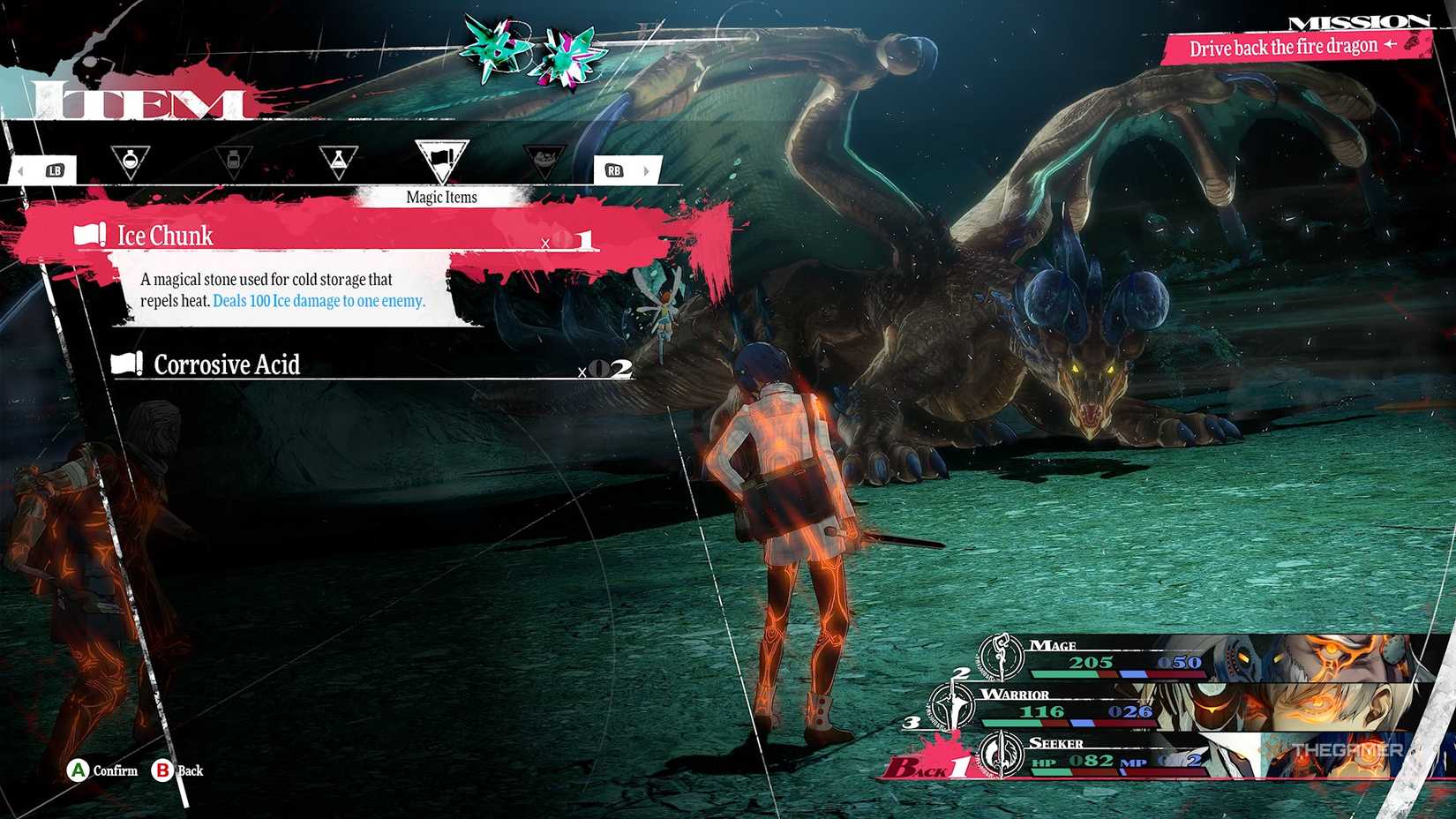Switch to the round potion flask tab
Viewport: 1456px width, 819px height.
coord(130,162)
